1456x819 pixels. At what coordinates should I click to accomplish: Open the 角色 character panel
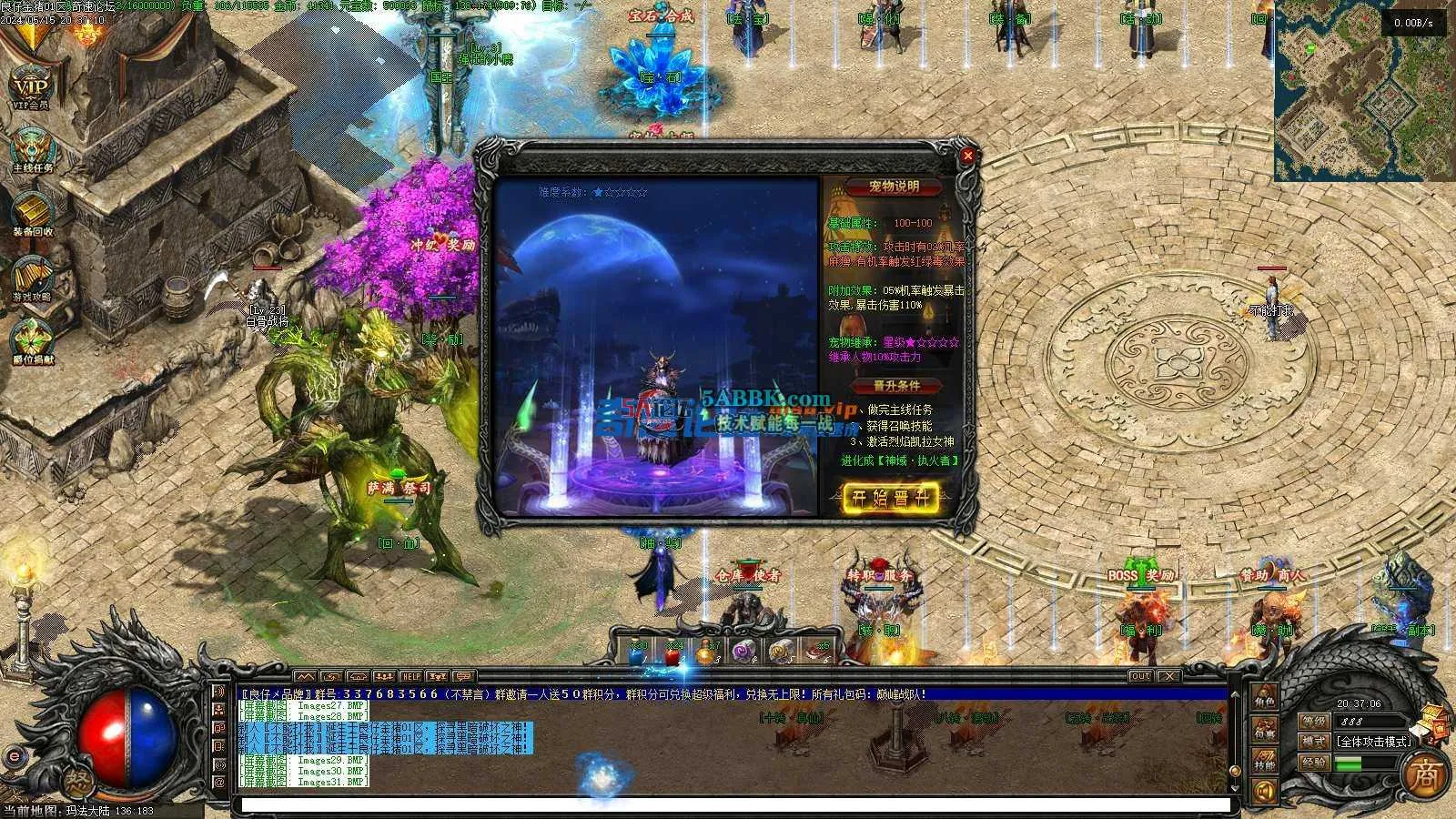(x=1265, y=699)
